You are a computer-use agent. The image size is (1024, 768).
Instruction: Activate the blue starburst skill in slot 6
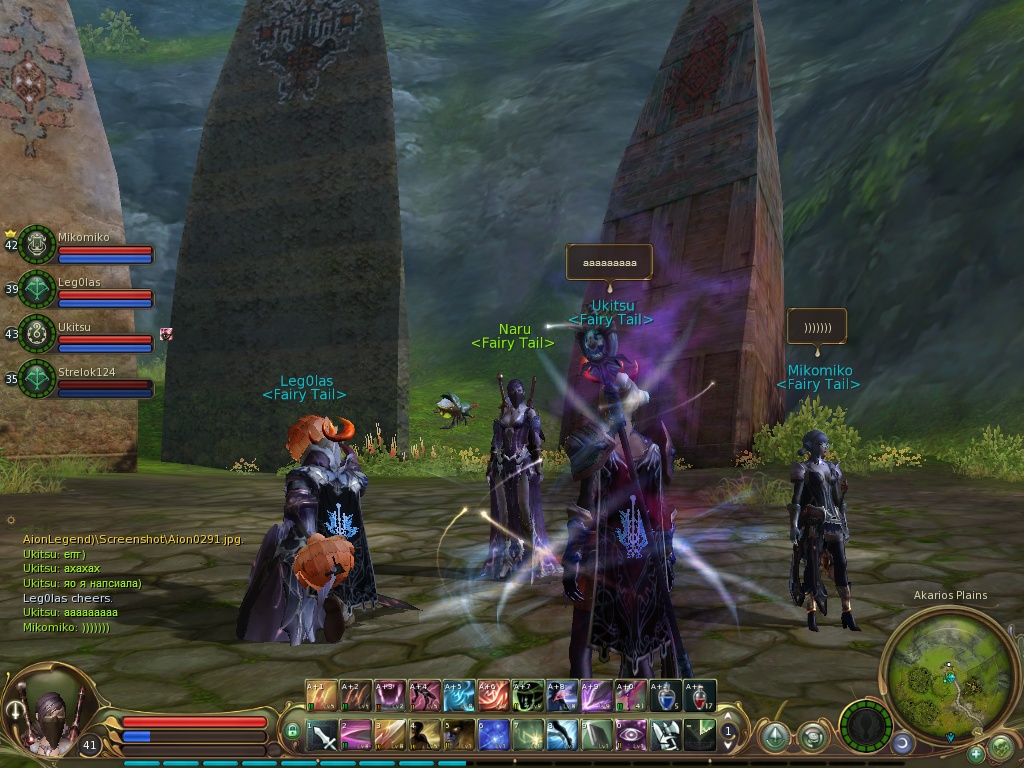point(494,736)
